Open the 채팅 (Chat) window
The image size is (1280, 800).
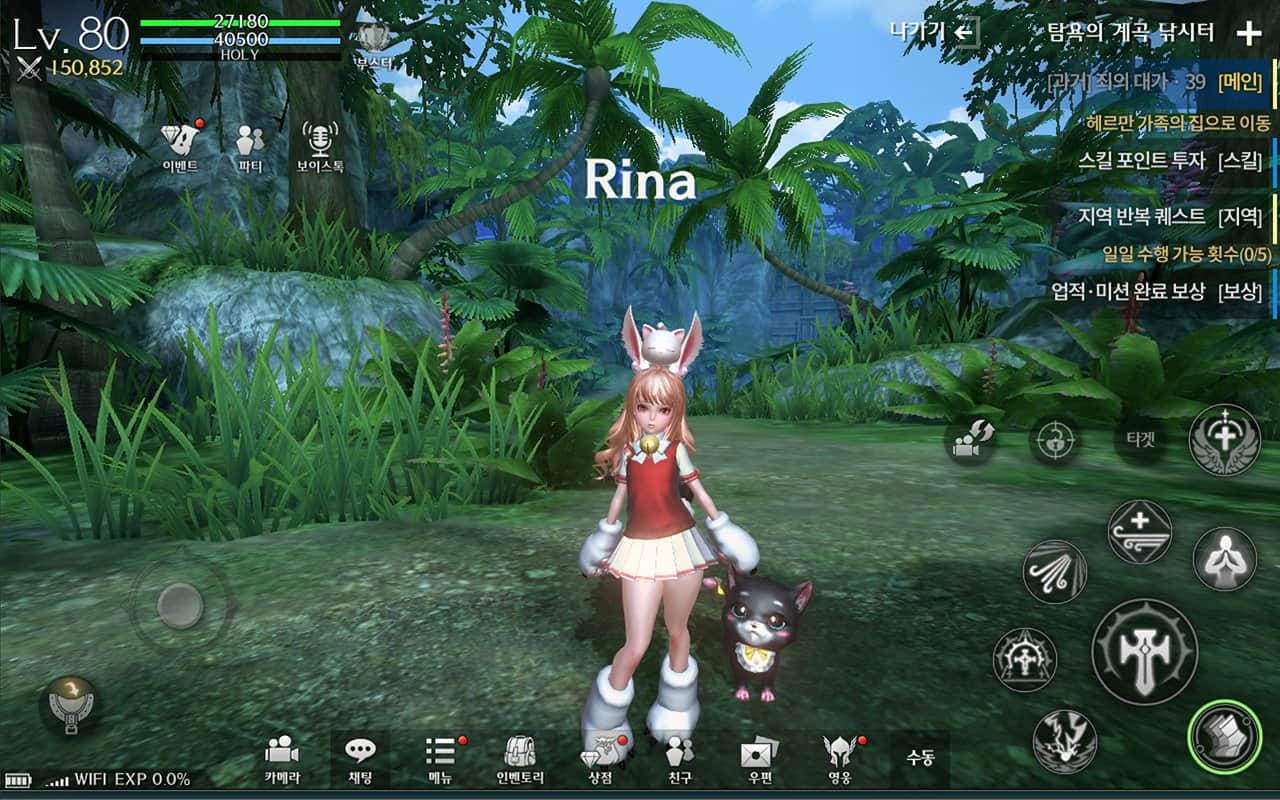[x=360, y=759]
